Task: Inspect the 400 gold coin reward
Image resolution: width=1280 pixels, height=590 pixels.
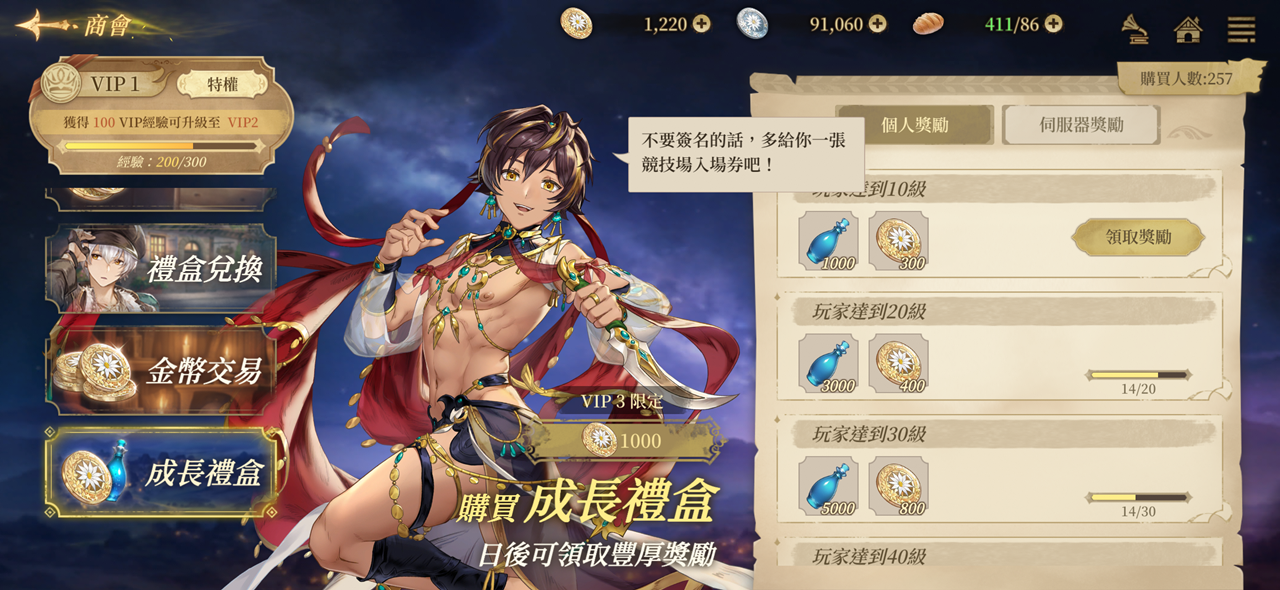Action: [x=898, y=363]
